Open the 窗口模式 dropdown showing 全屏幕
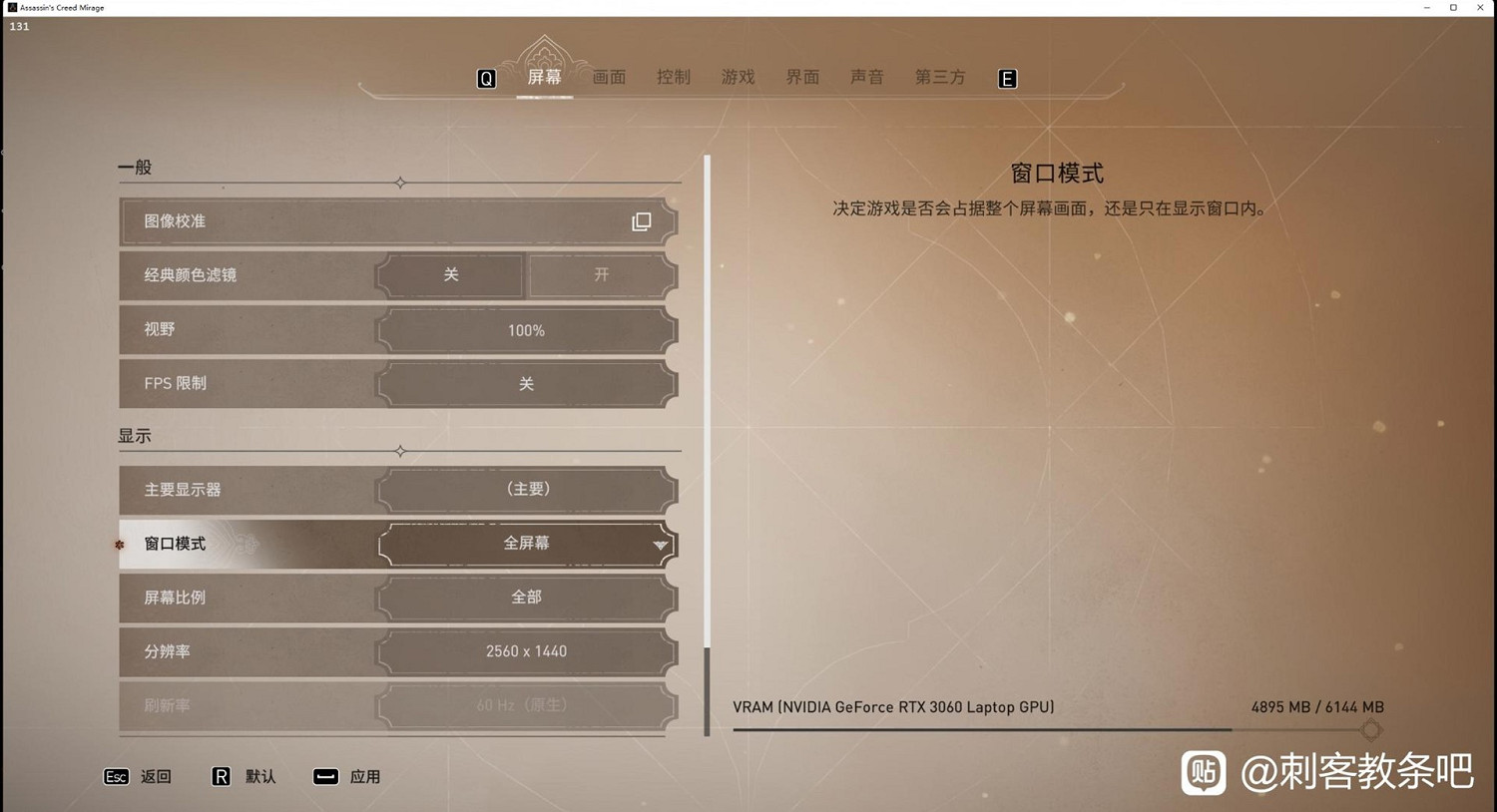 [x=526, y=543]
